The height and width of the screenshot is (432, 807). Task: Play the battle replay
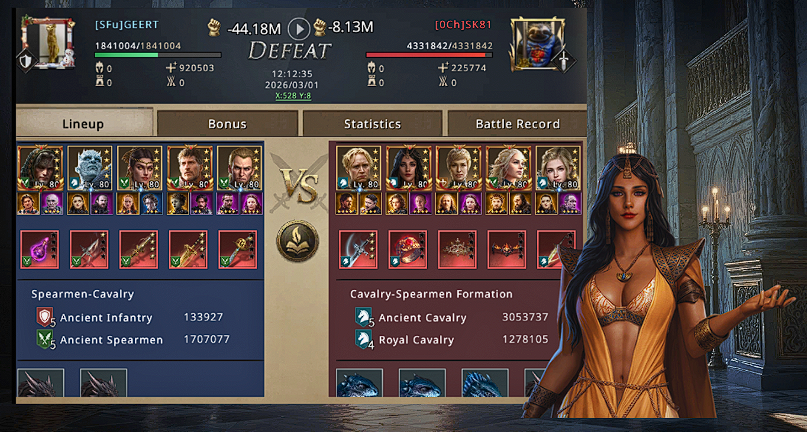click(x=298, y=28)
